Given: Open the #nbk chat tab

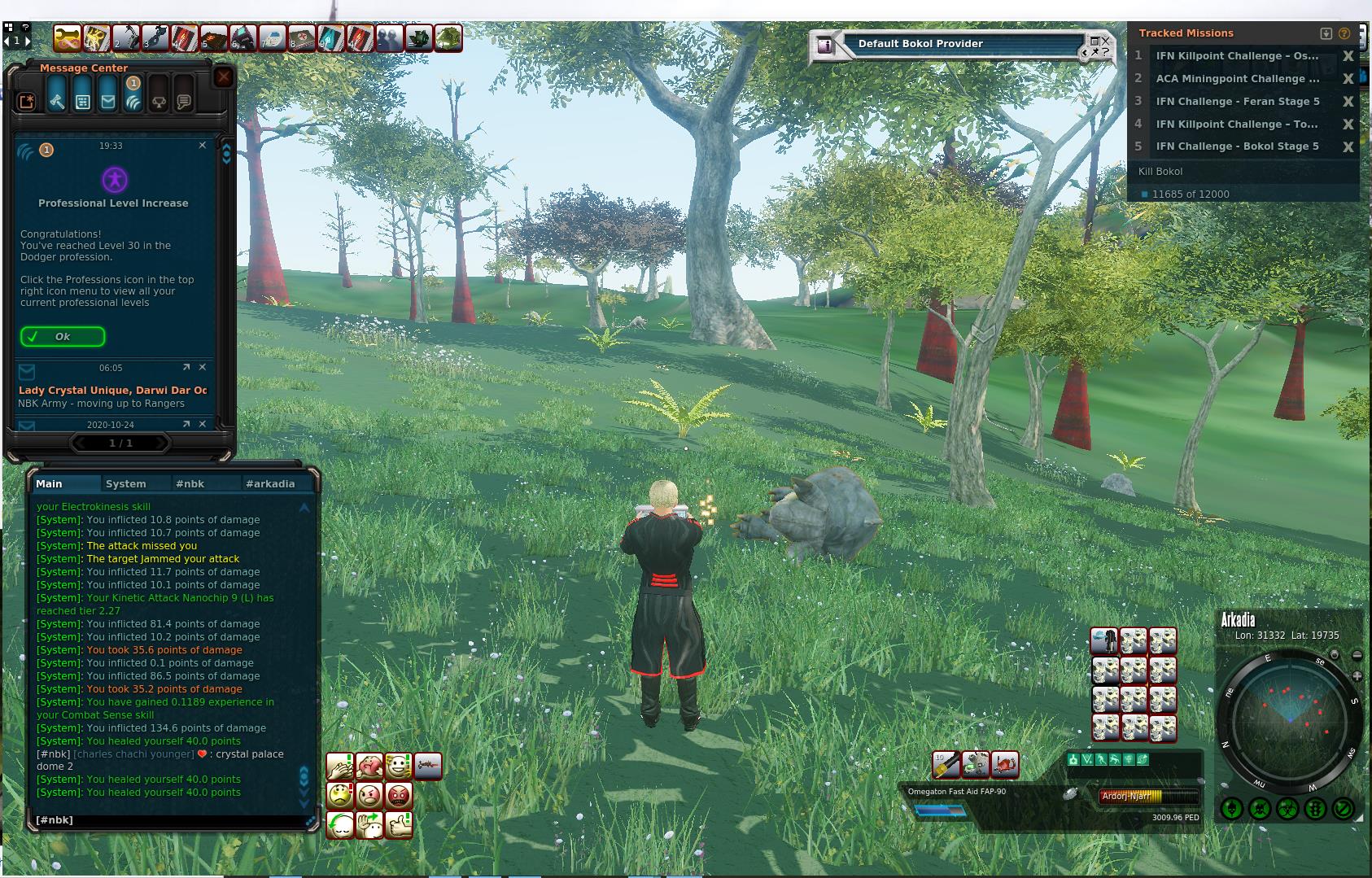Looking at the screenshot, I should tap(190, 483).
